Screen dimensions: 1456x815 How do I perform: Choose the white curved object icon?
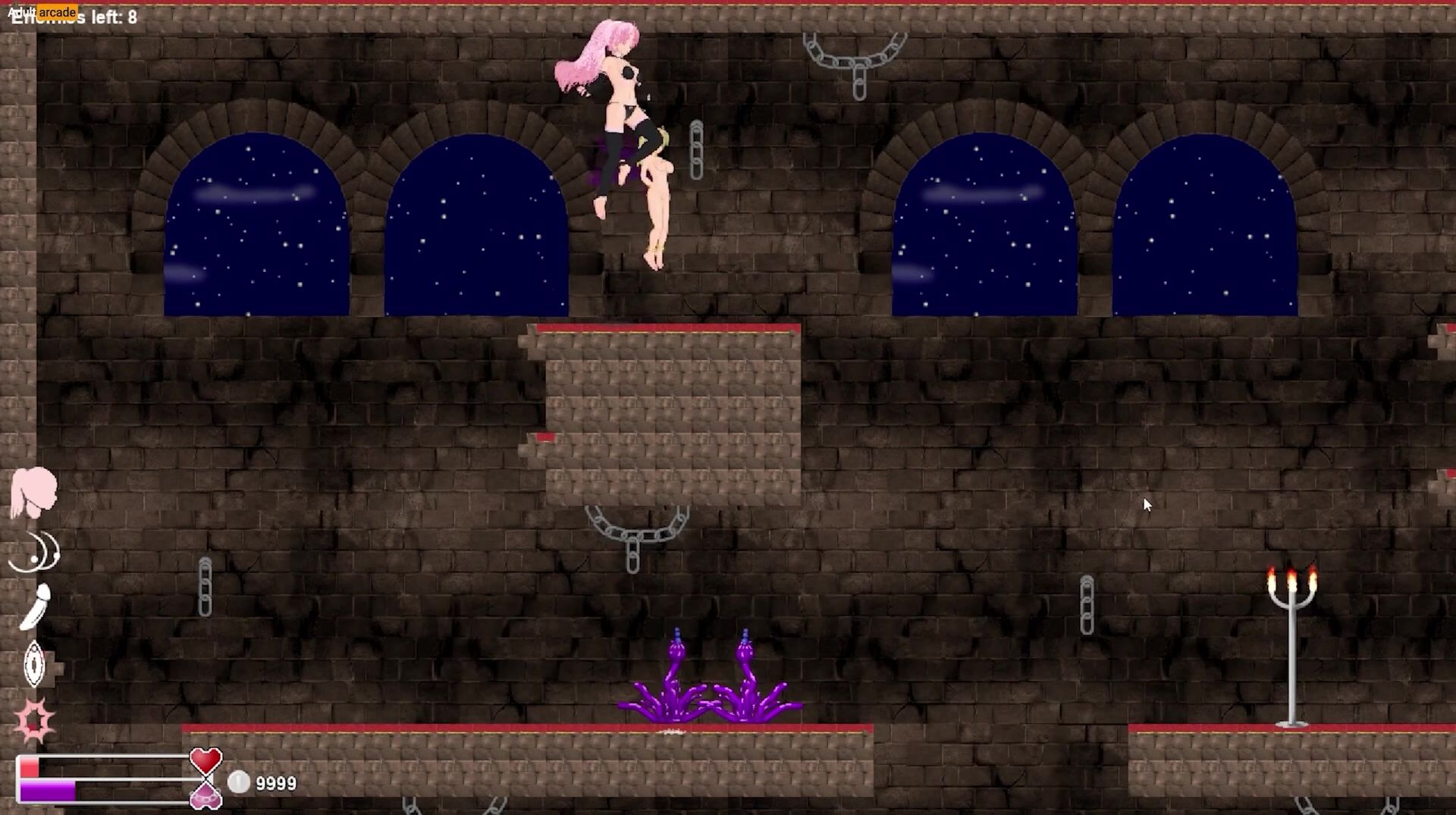pyautogui.click(x=36, y=607)
